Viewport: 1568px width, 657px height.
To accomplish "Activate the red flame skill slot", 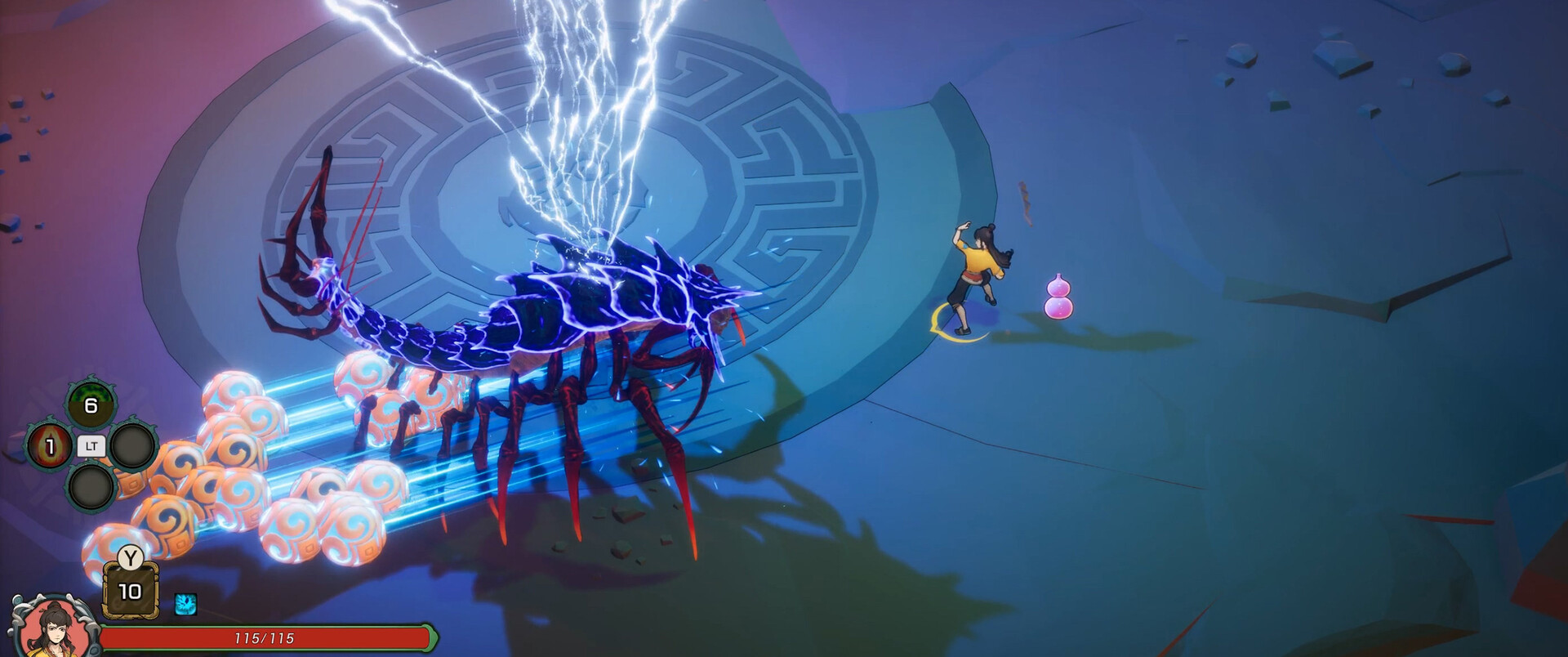I will tap(49, 446).
